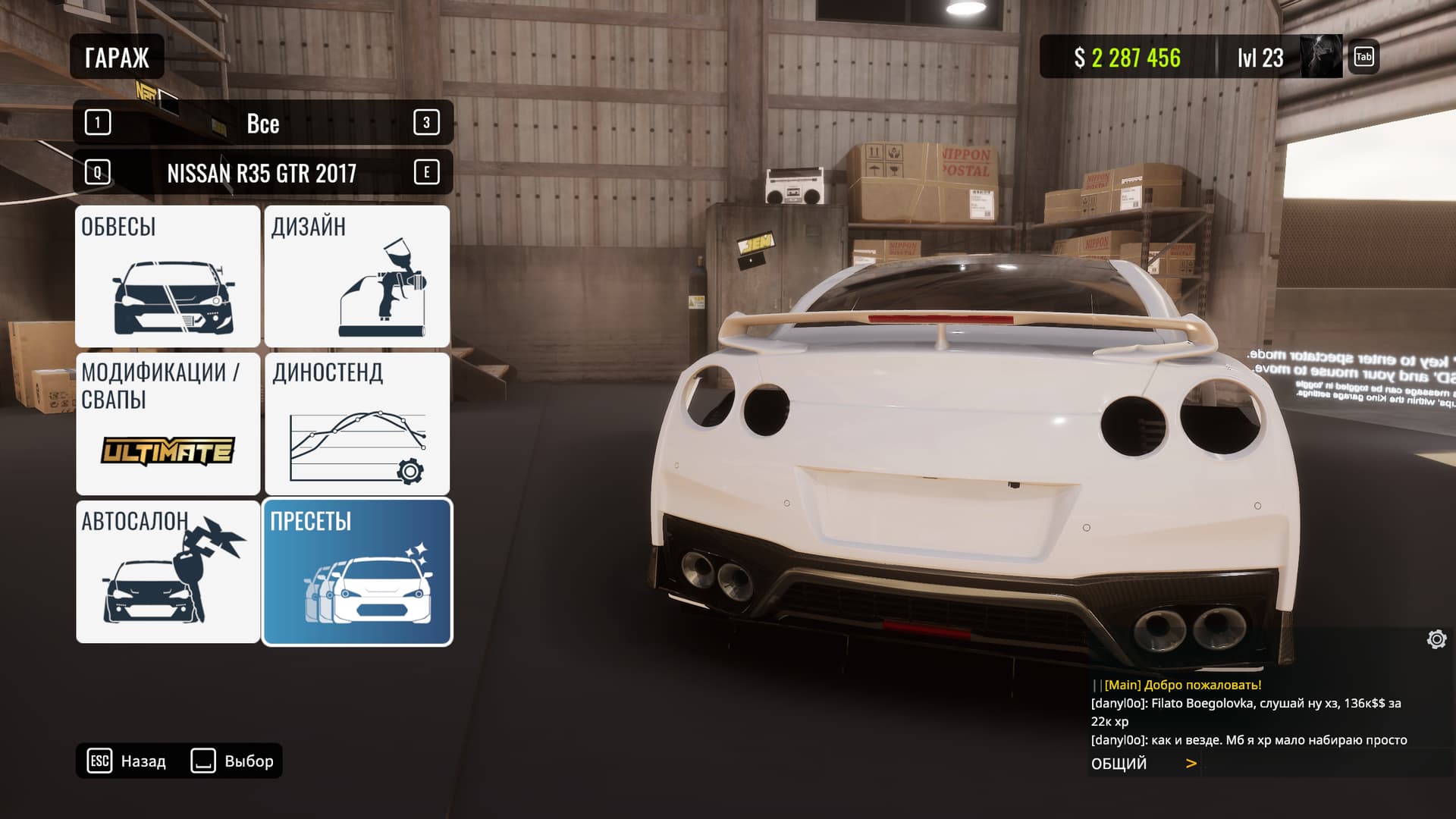Viewport: 1456px width, 819px height.
Task: Open the Пресеты presets tile
Action: point(356,571)
